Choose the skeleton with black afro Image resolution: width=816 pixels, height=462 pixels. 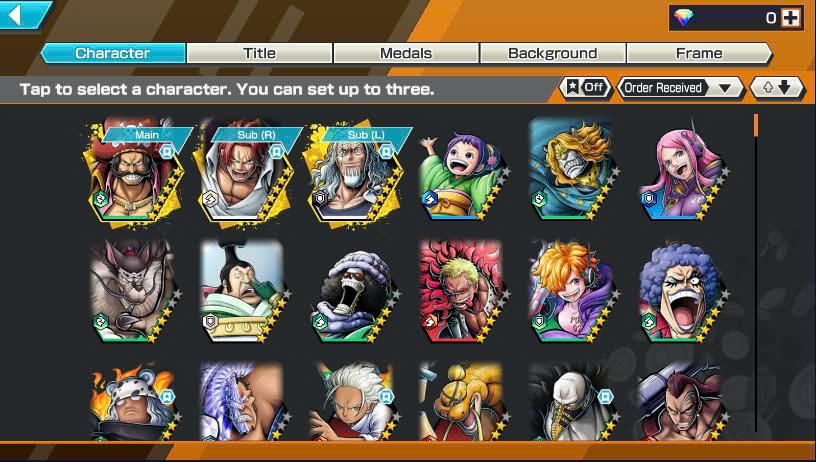(x=353, y=289)
